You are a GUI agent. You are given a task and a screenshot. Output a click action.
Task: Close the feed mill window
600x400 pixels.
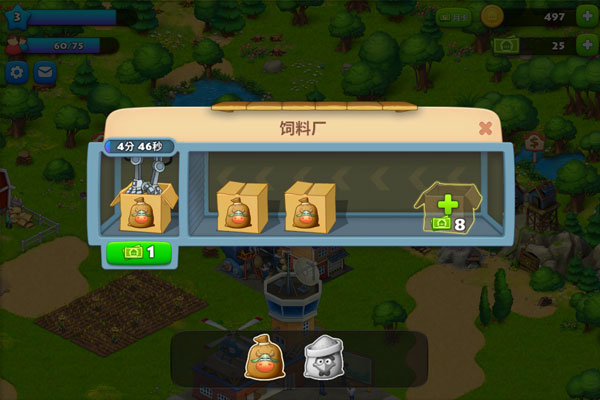click(485, 128)
